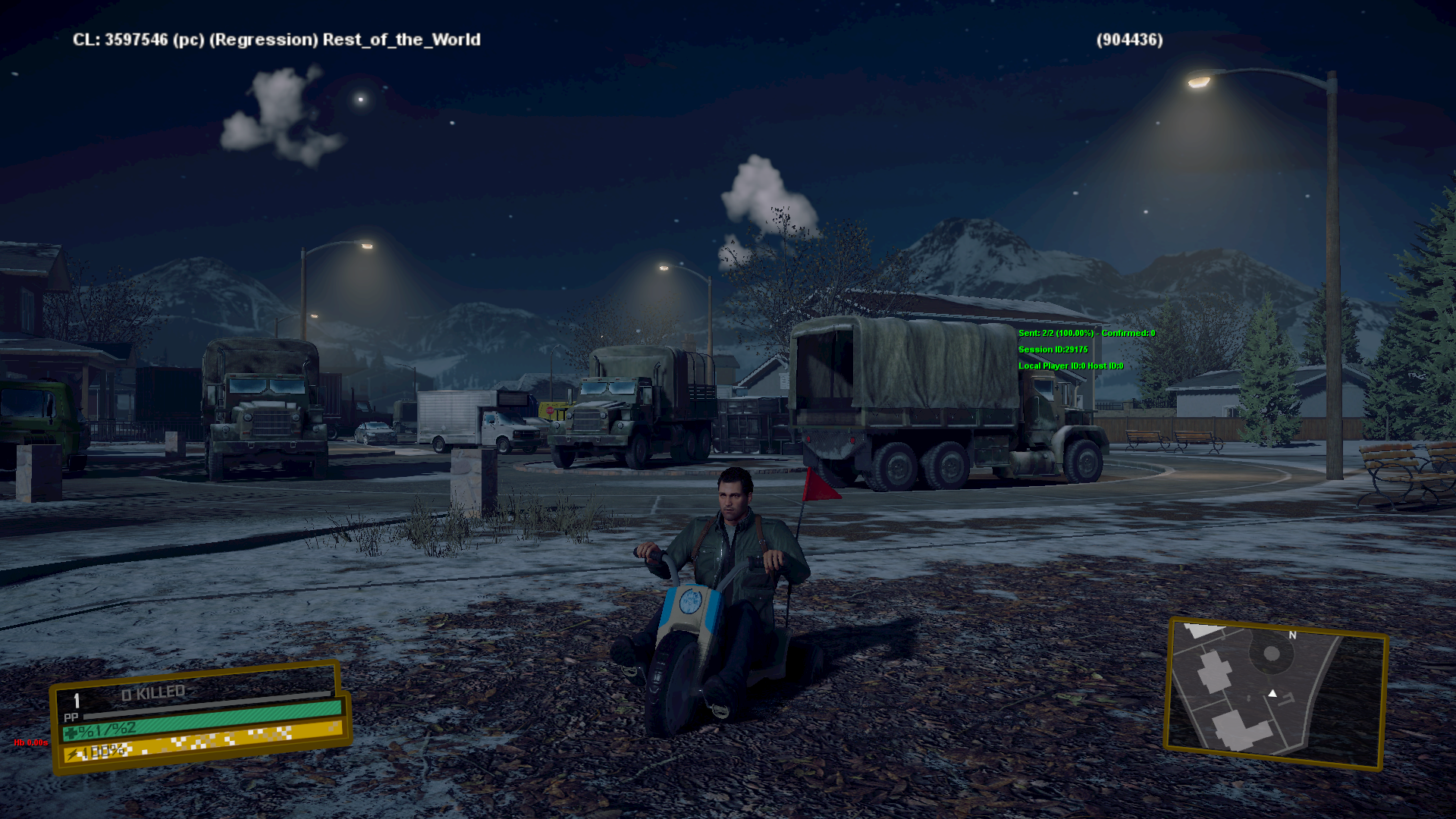The height and width of the screenshot is (819, 1456).
Task: Open the %1/%2 health readout details
Action: click(107, 730)
